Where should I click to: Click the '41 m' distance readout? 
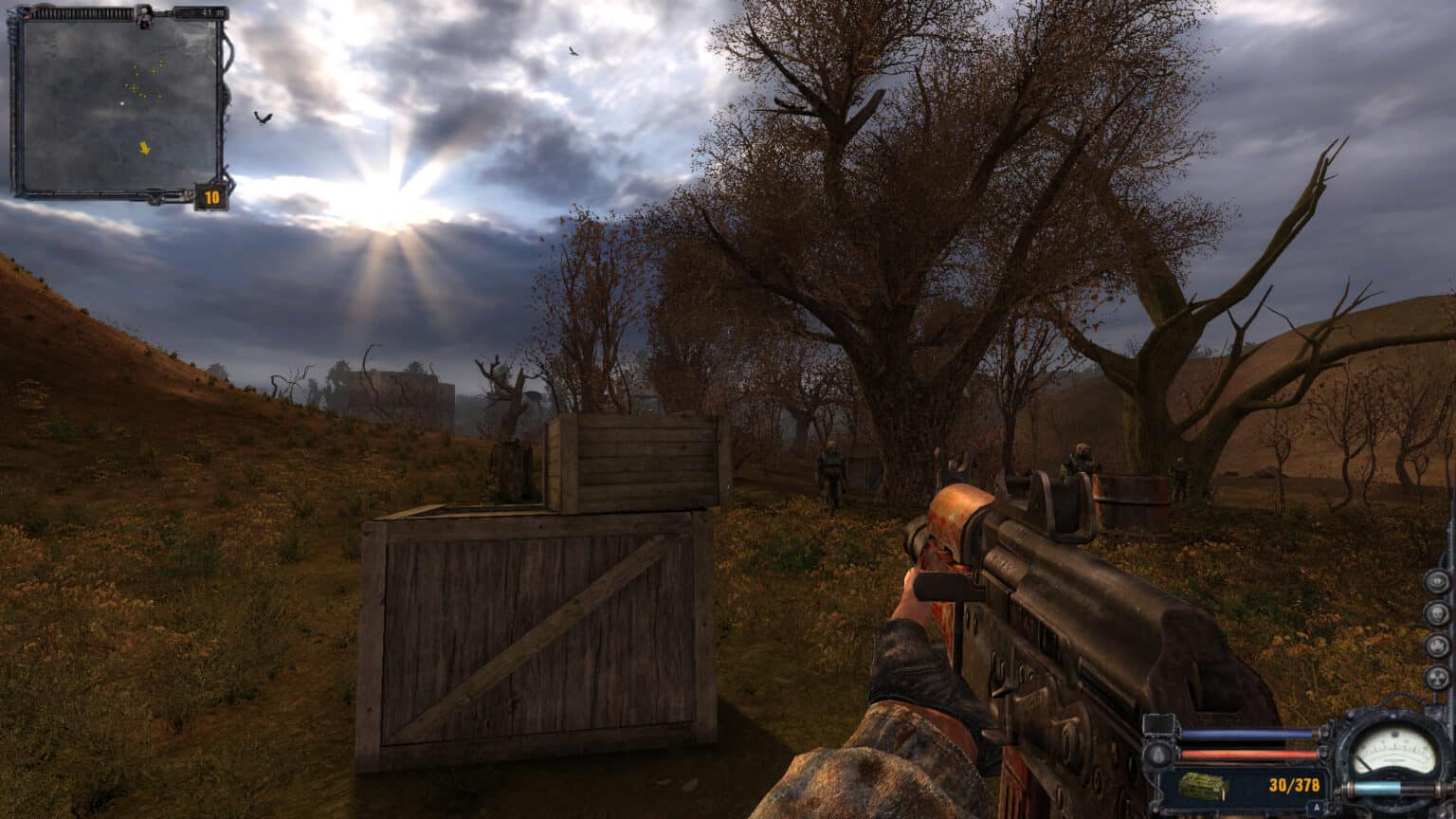[209, 11]
